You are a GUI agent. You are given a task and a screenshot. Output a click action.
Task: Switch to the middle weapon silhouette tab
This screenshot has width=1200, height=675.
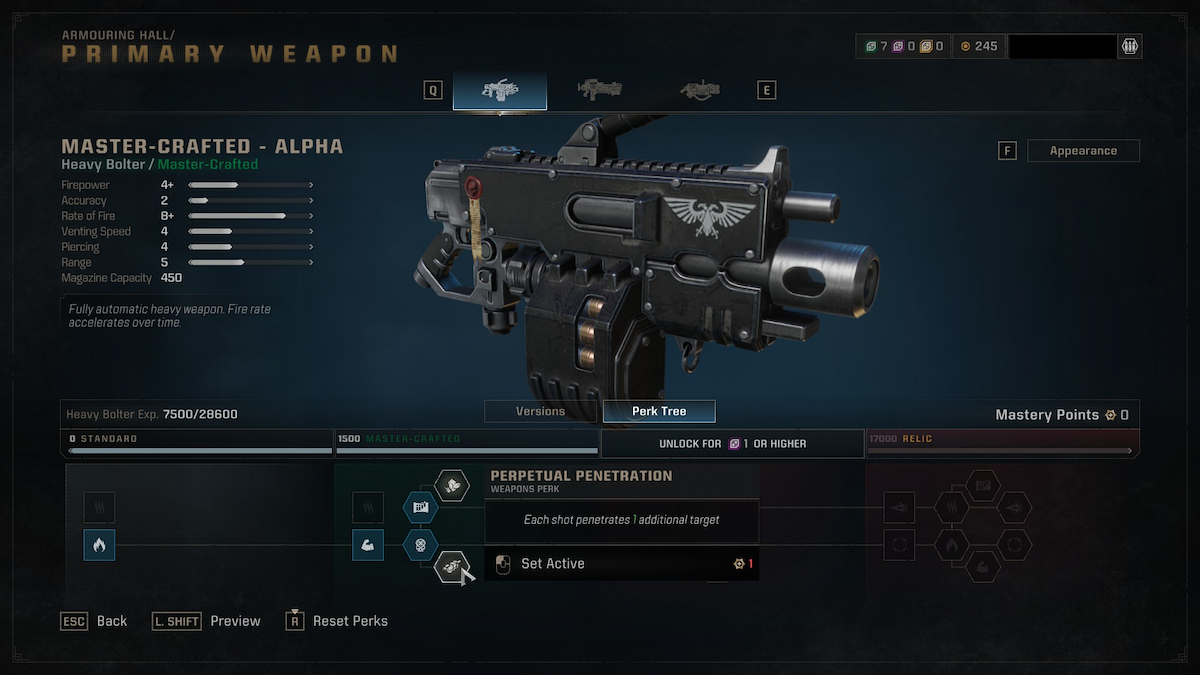tap(600, 91)
